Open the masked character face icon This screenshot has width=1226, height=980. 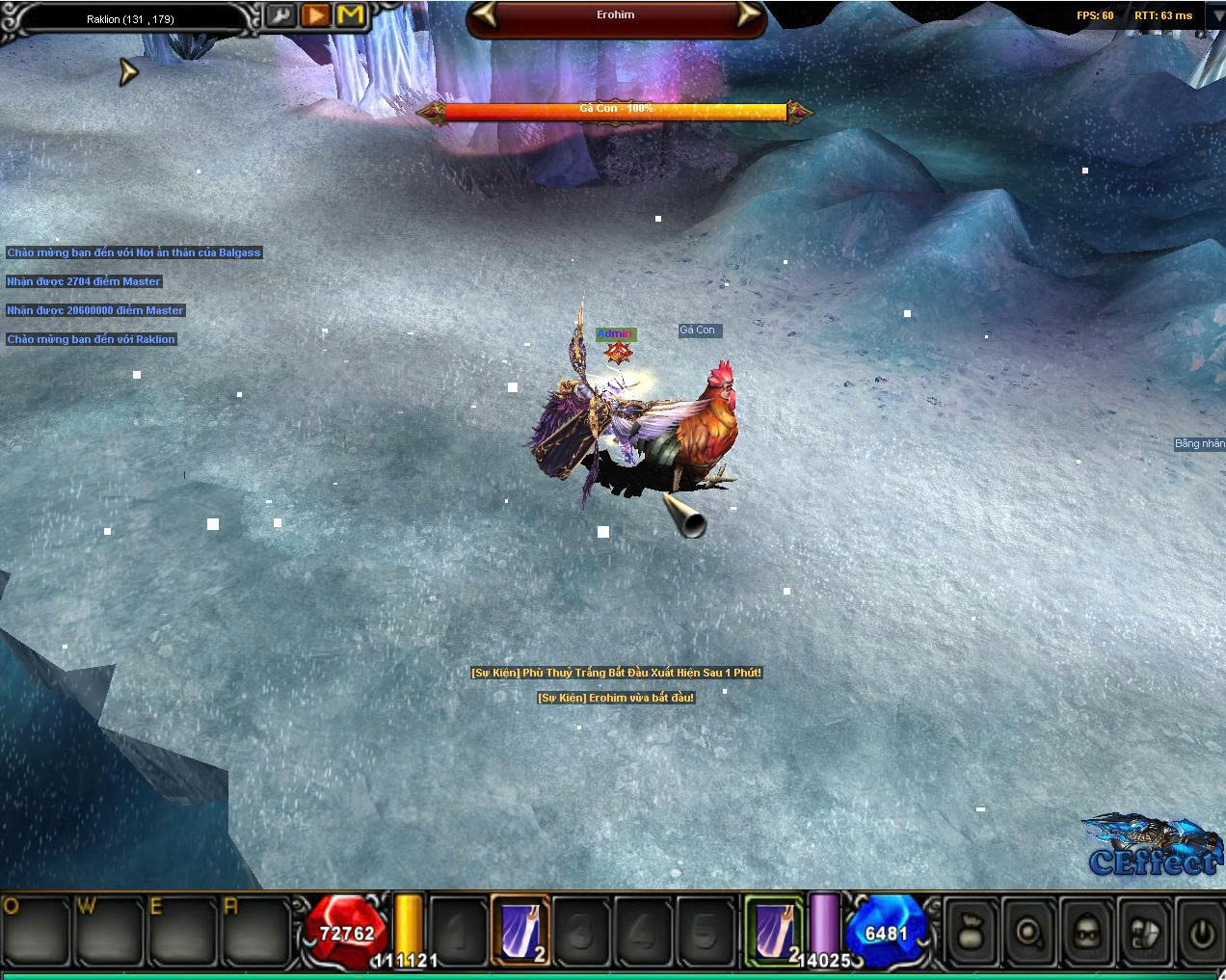(1089, 932)
